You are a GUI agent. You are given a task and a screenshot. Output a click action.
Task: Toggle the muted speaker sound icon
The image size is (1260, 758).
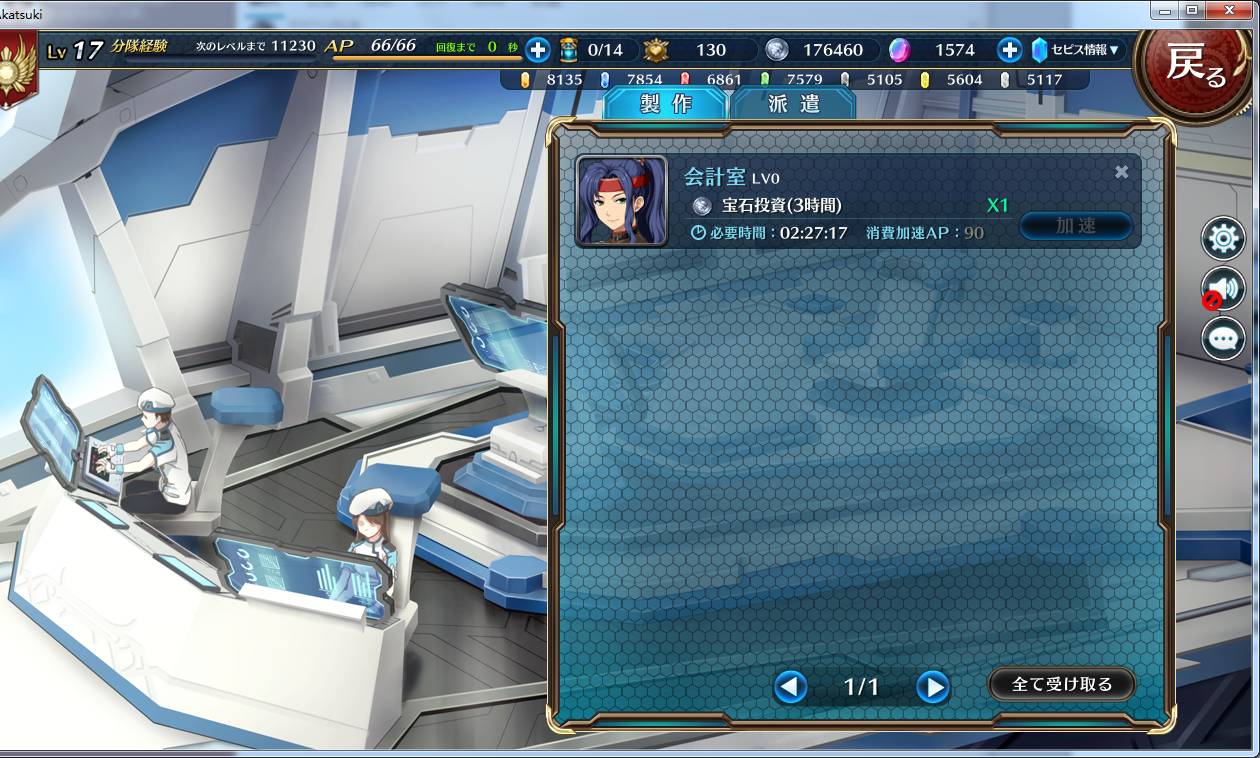click(x=1223, y=289)
